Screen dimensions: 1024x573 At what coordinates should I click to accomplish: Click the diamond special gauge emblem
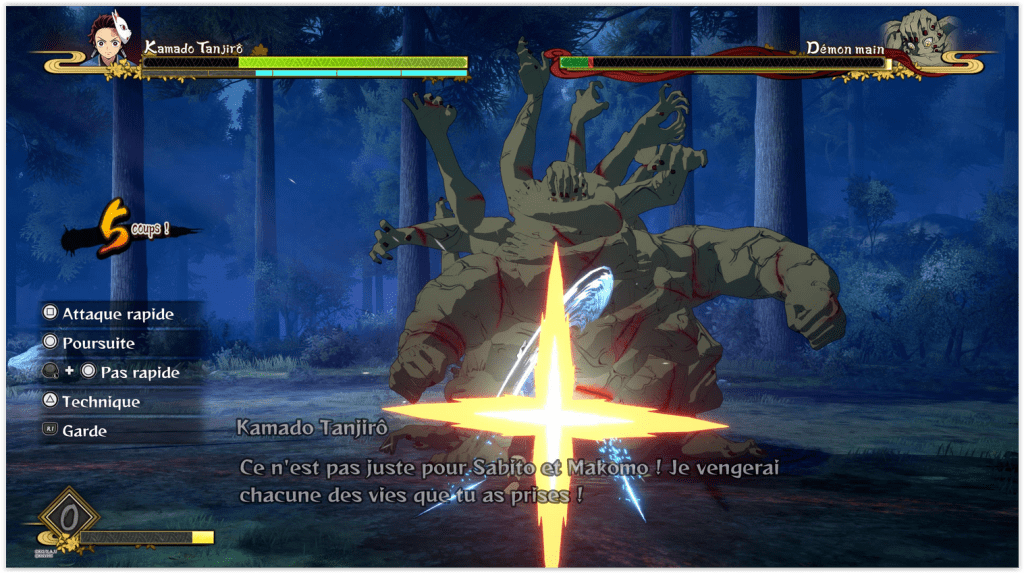coord(68,518)
